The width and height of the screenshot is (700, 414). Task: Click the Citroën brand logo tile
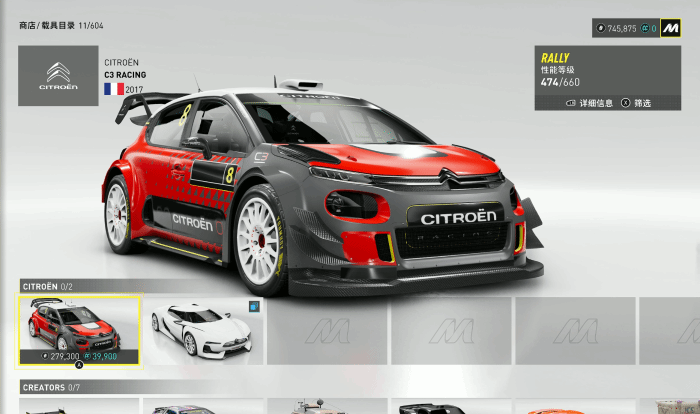pos(58,76)
